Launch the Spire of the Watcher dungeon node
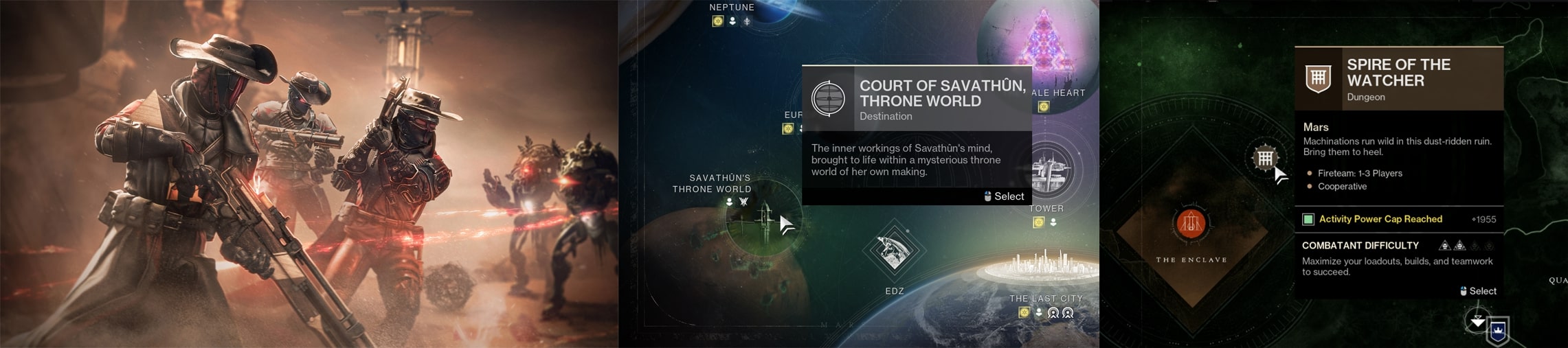The width and height of the screenshot is (1568, 348). (1264, 159)
